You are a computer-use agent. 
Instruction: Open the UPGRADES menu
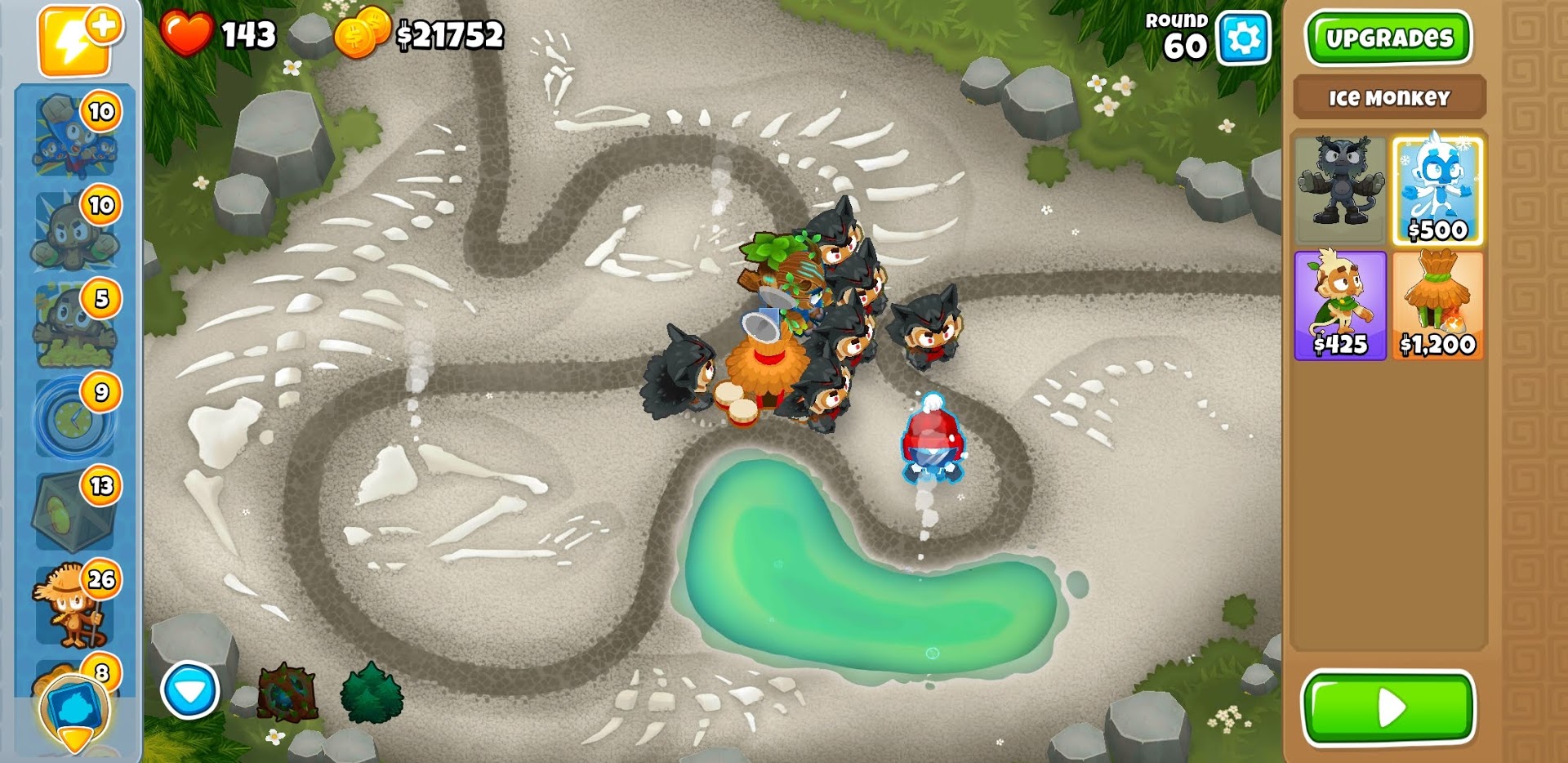[1388, 37]
